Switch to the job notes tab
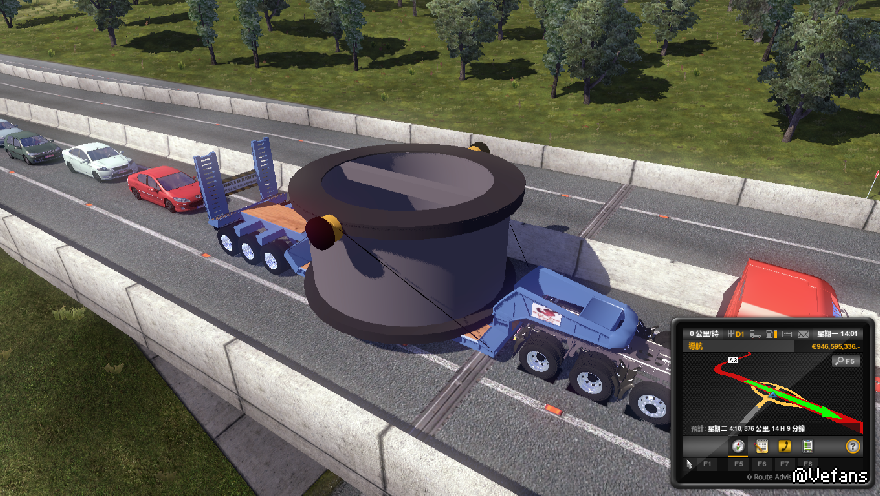 click(x=761, y=446)
